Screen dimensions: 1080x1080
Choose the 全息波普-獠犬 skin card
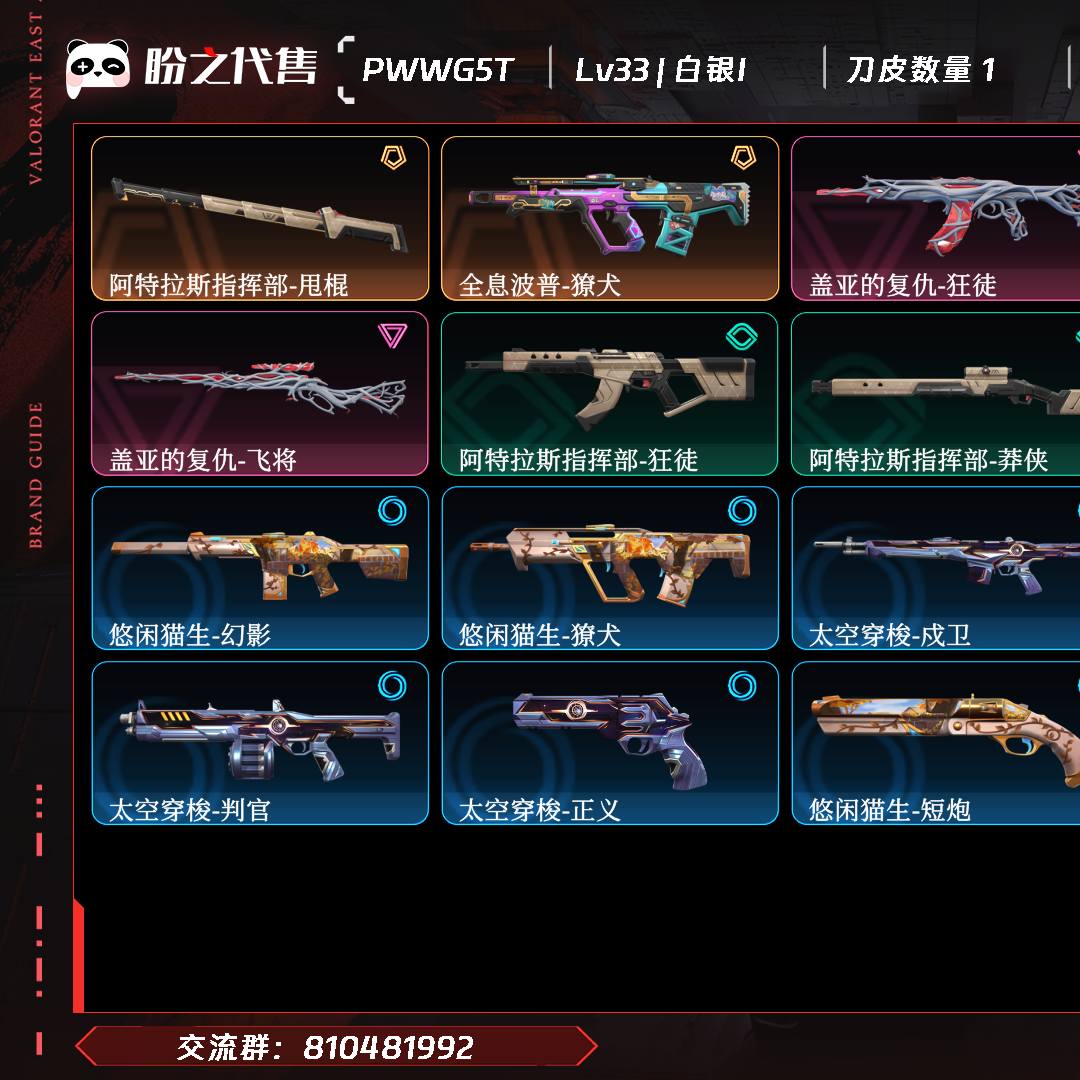pyautogui.click(x=610, y=218)
